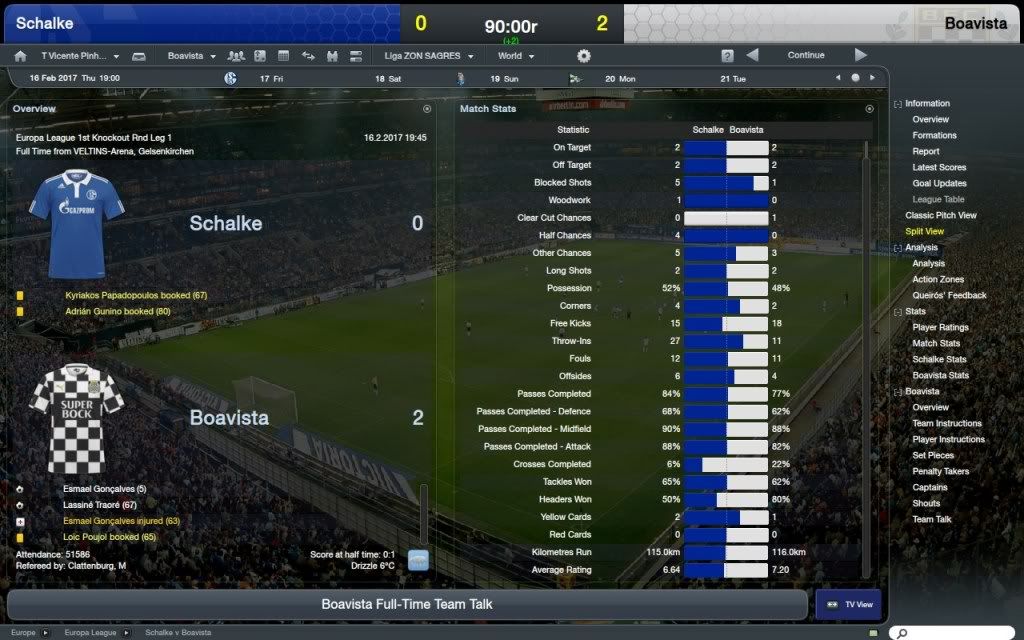The width and height of the screenshot is (1024, 640).
Task: Continue to the next event
Action: pos(806,56)
